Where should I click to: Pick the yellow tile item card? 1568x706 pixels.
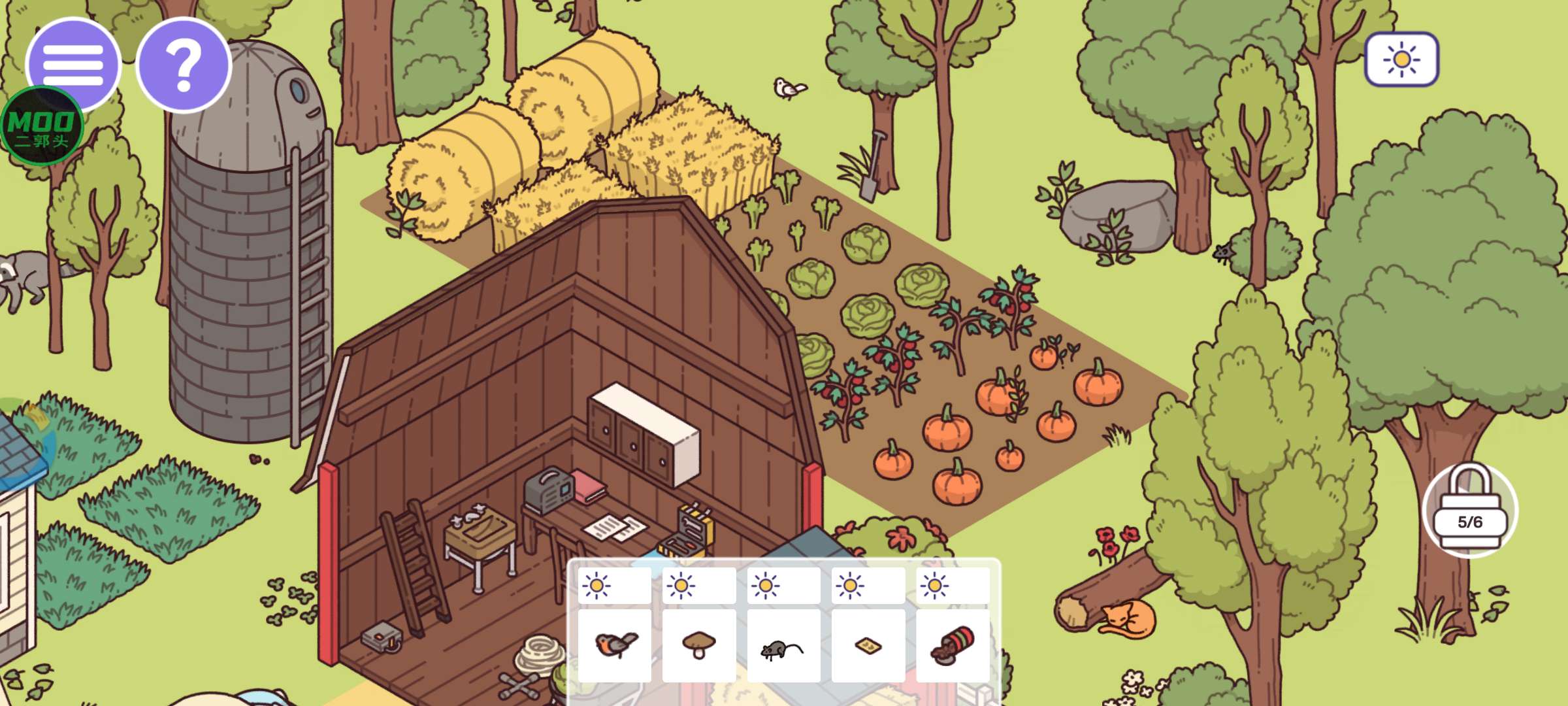(868, 645)
